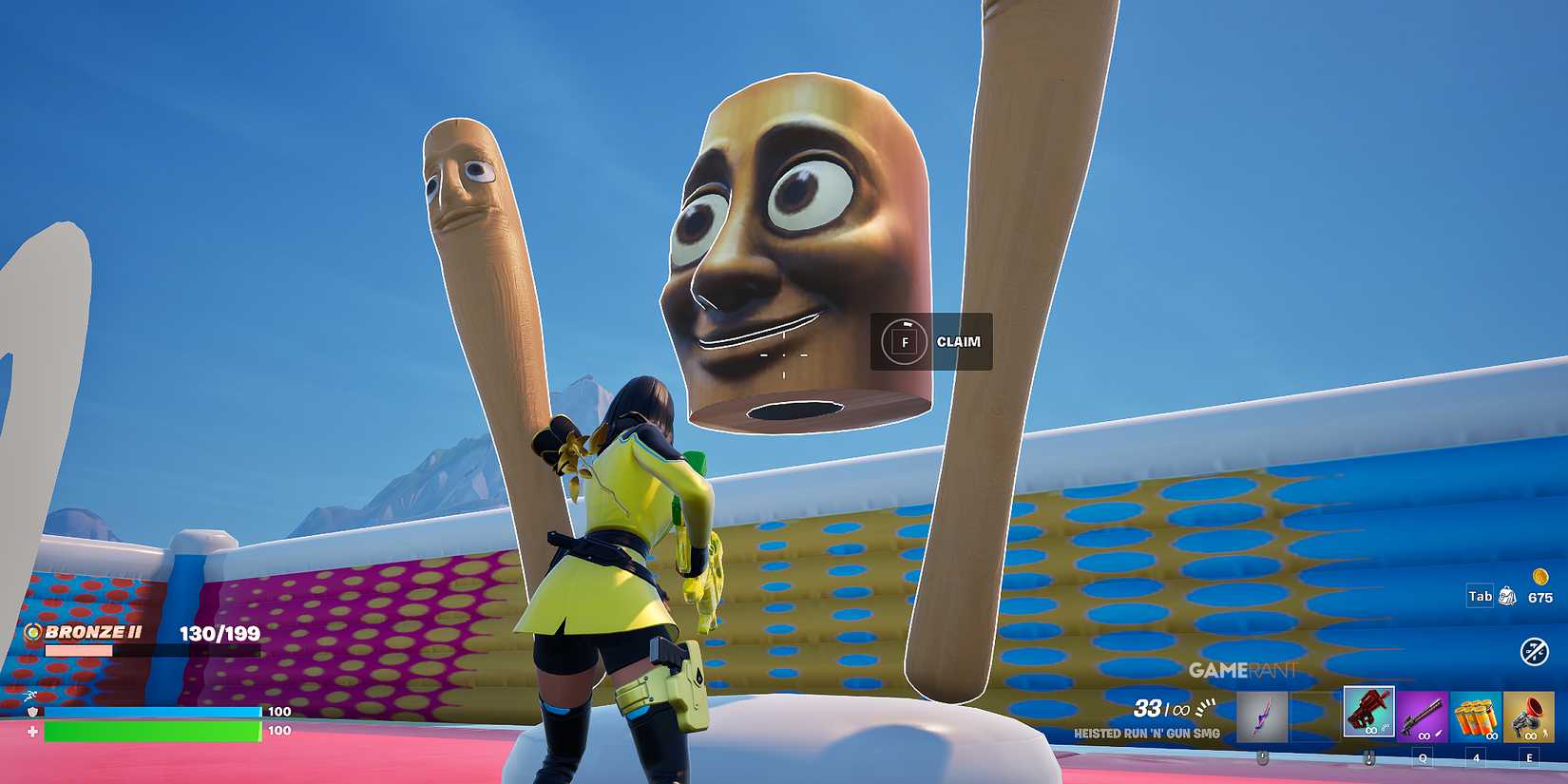Click the blue shield bar showing 100
The width and height of the screenshot is (1568, 784).
click(x=152, y=711)
